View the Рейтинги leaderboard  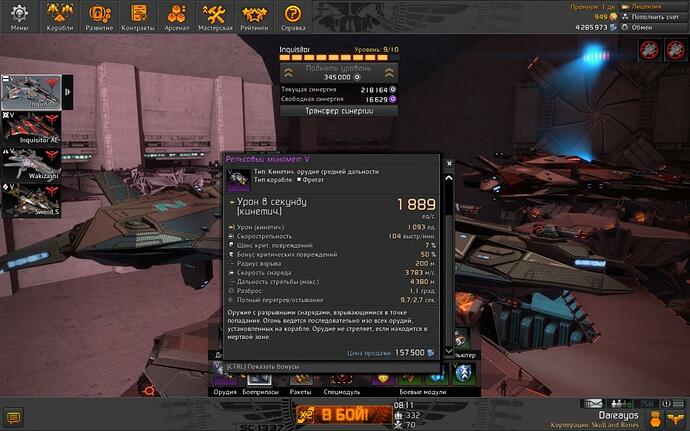coord(254,17)
